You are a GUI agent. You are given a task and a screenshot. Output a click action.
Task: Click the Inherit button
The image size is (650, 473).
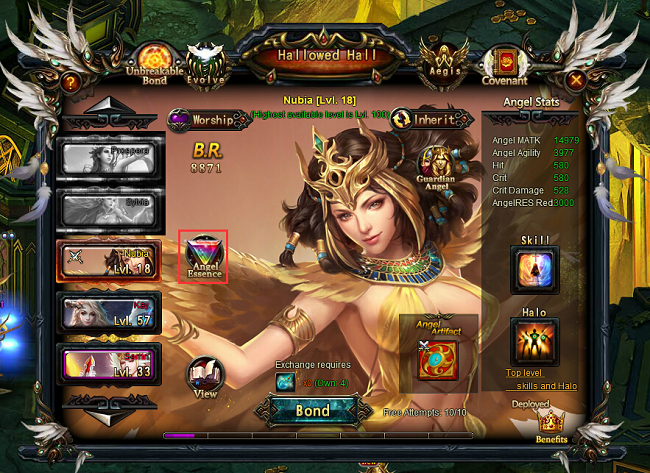pyautogui.click(x=431, y=119)
